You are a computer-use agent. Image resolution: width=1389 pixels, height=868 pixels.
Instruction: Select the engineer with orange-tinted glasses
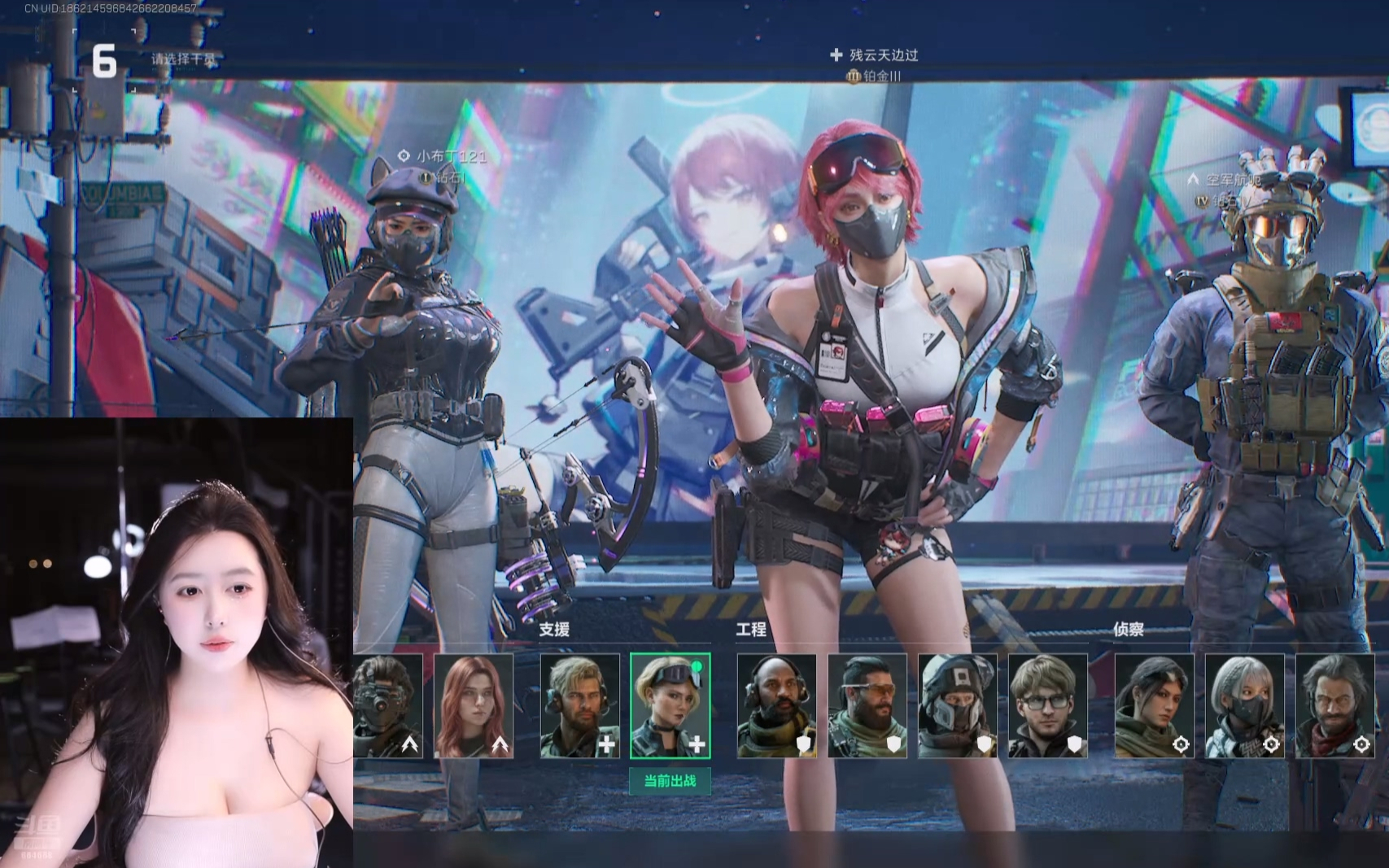click(x=867, y=705)
